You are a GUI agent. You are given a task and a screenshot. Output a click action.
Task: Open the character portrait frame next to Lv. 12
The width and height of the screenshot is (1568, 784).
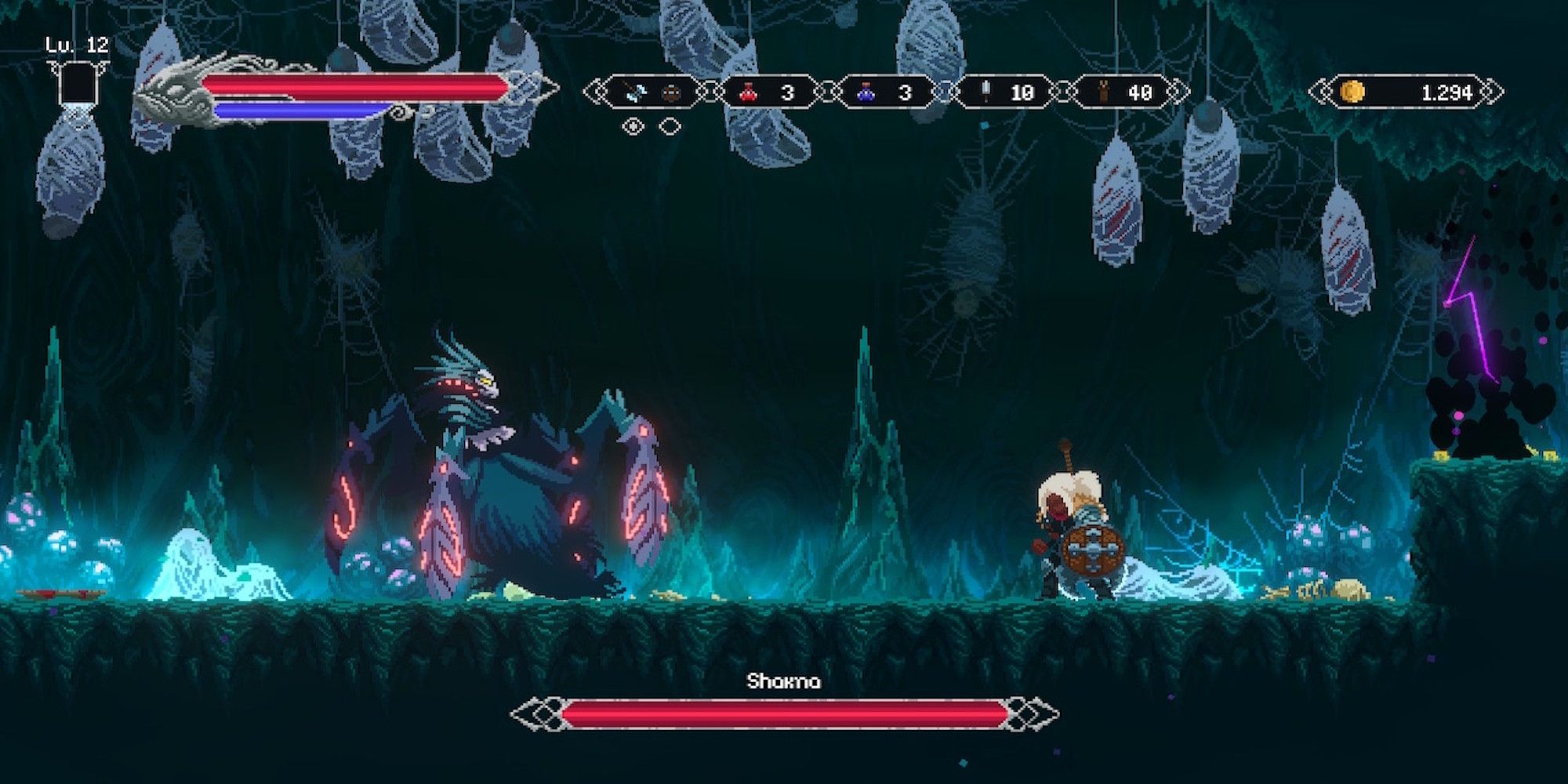pyautogui.click(x=77, y=82)
